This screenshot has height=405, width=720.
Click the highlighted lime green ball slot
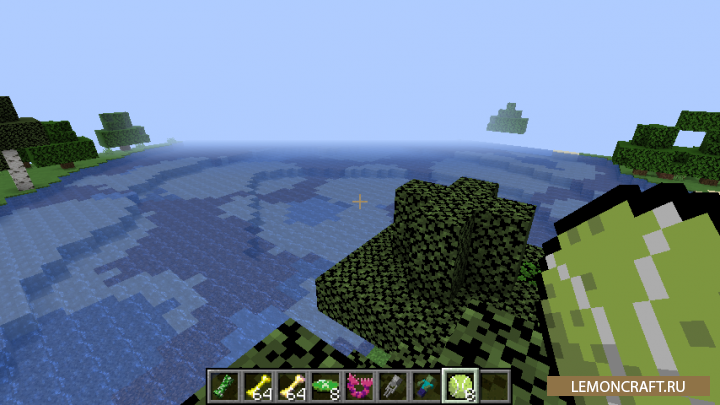[462, 384]
